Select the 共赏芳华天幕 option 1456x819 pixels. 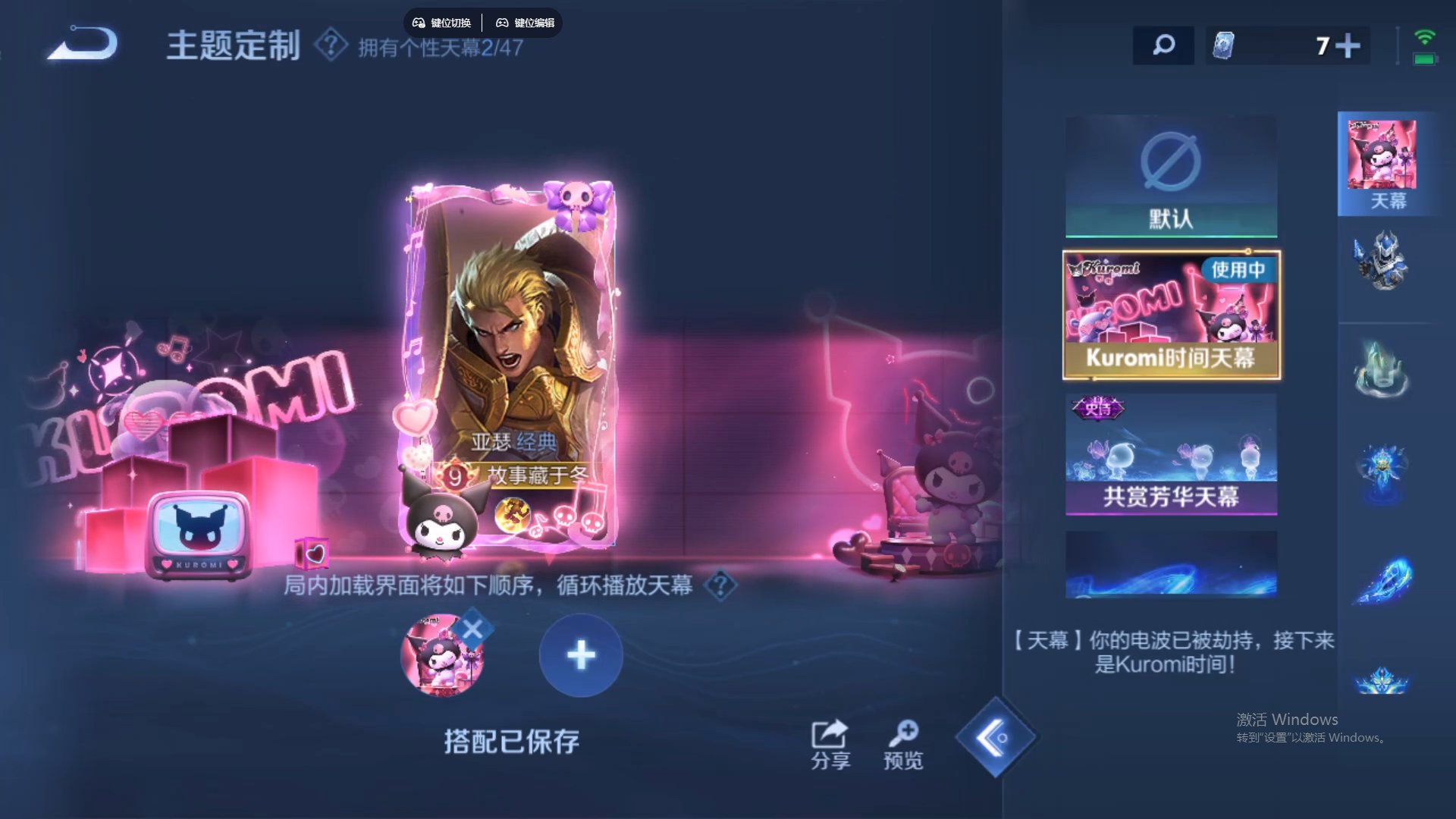pyautogui.click(x=1170, y=455)
